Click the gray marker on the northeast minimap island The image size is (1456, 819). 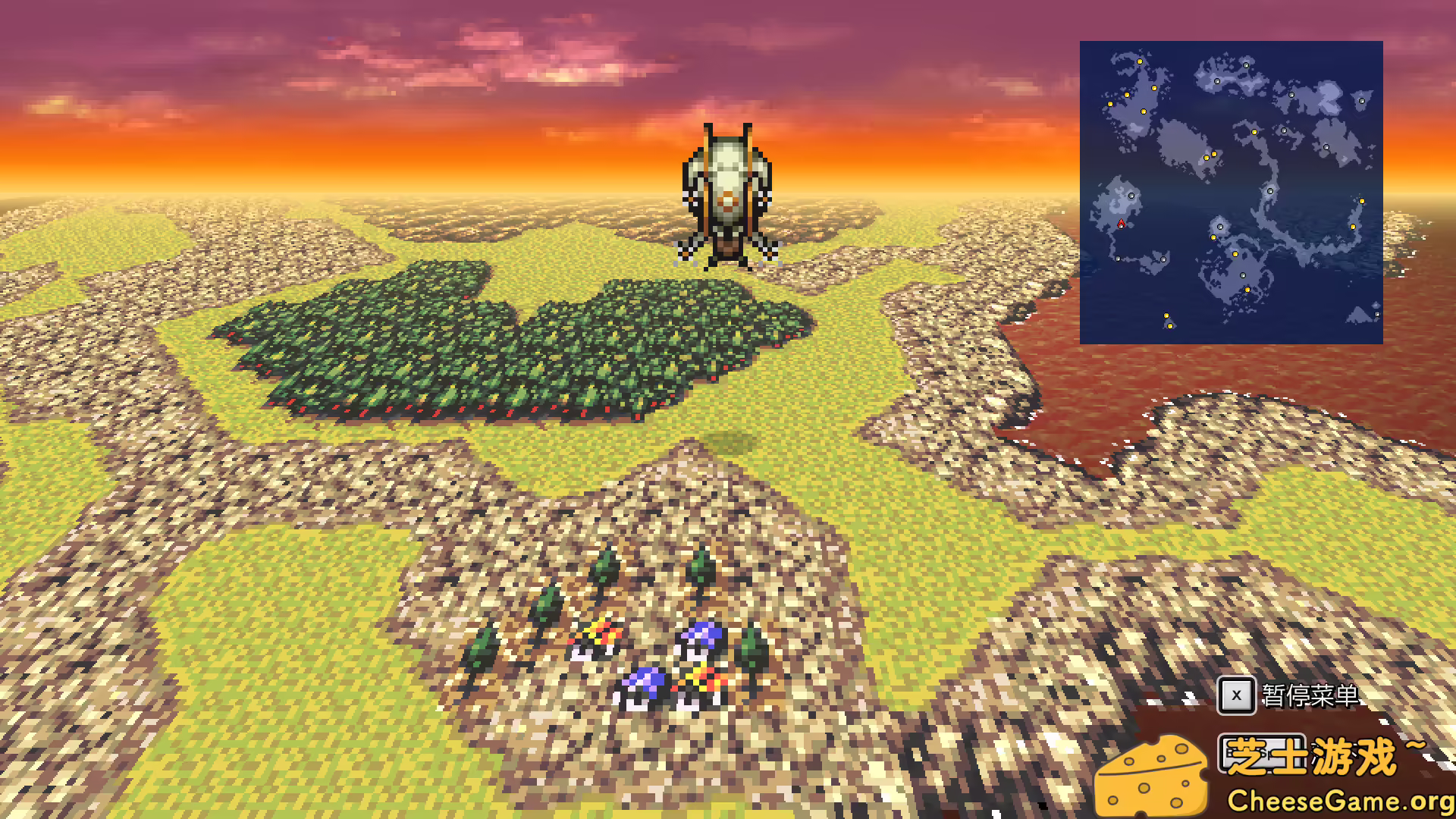1361,101
